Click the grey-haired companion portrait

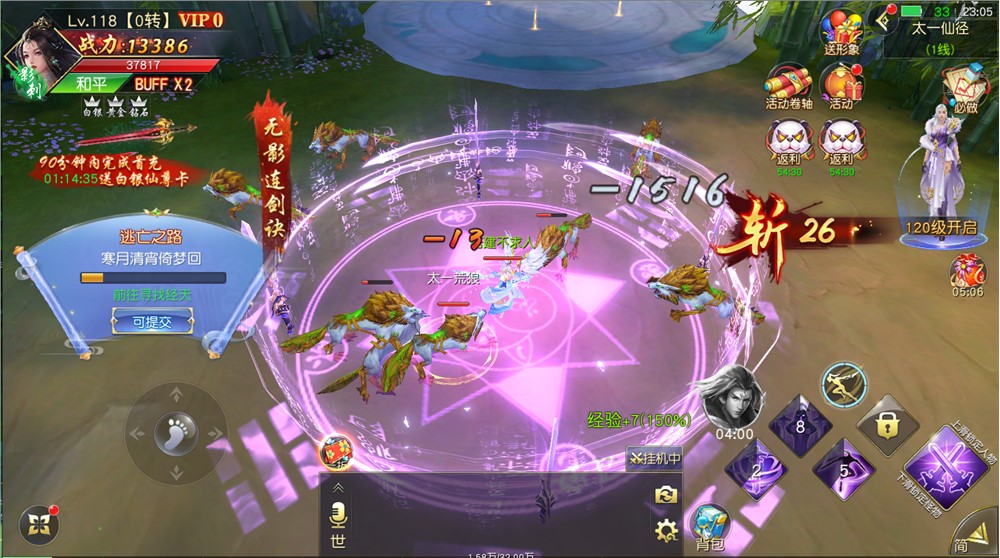732,396
